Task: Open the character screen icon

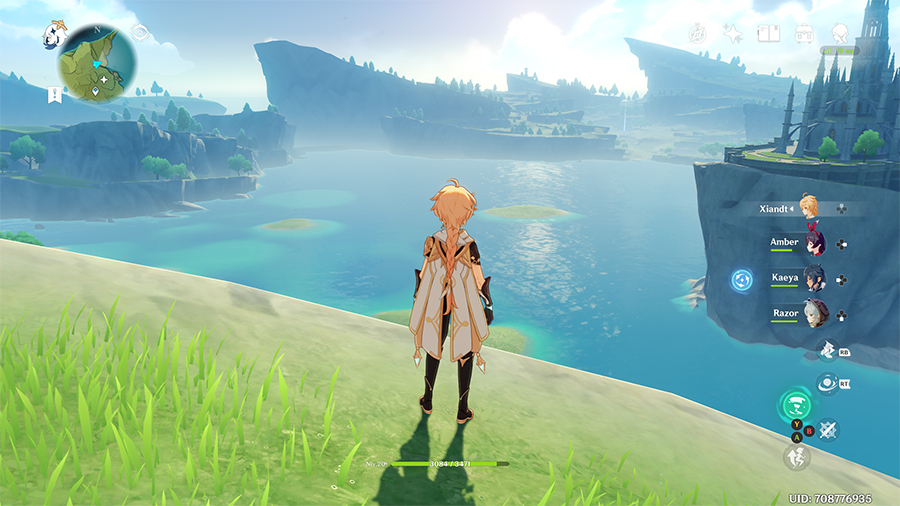Action: [x=840, y=34]
